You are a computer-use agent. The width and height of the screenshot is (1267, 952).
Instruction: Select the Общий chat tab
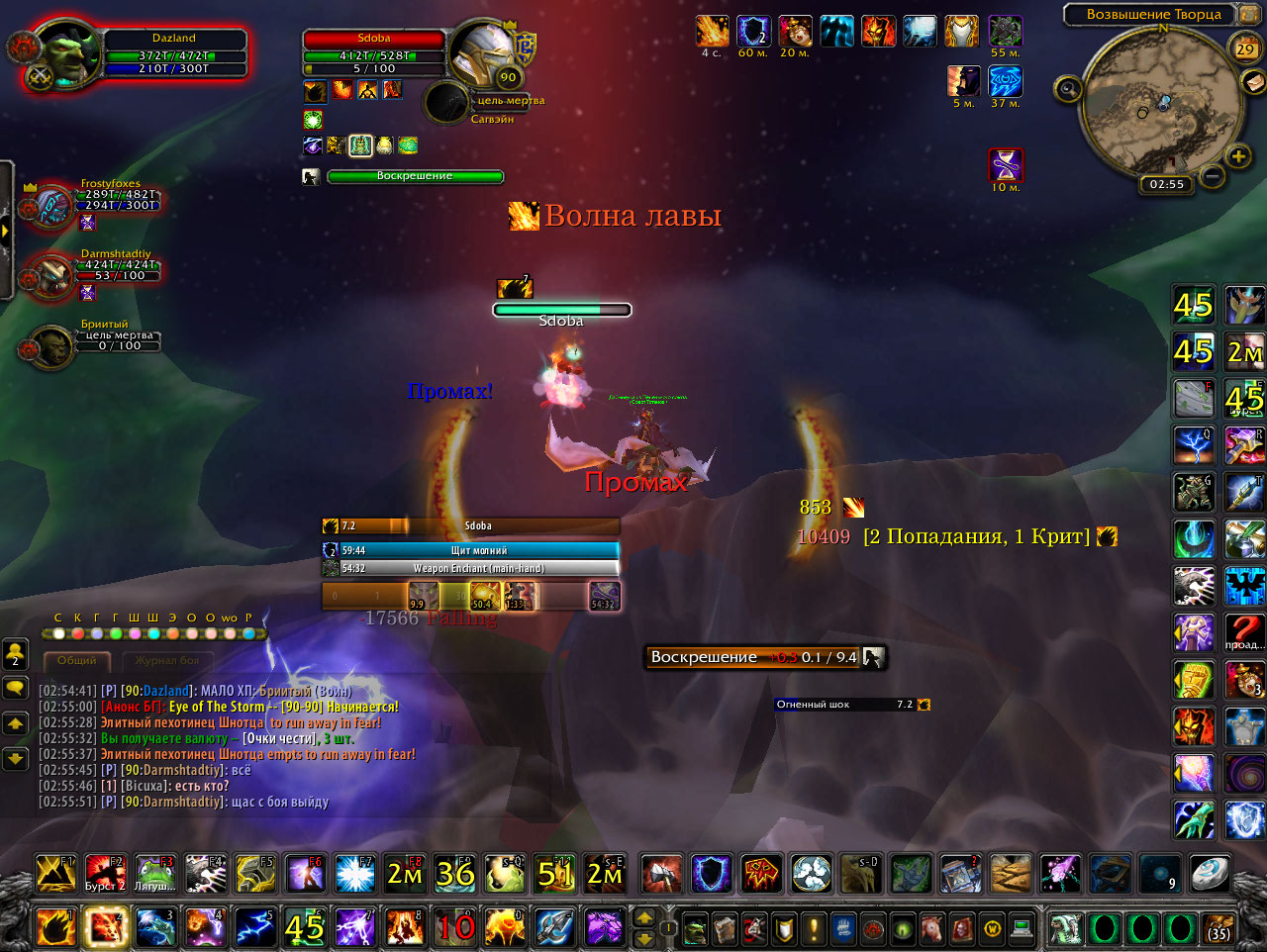[x=77, y=660]
